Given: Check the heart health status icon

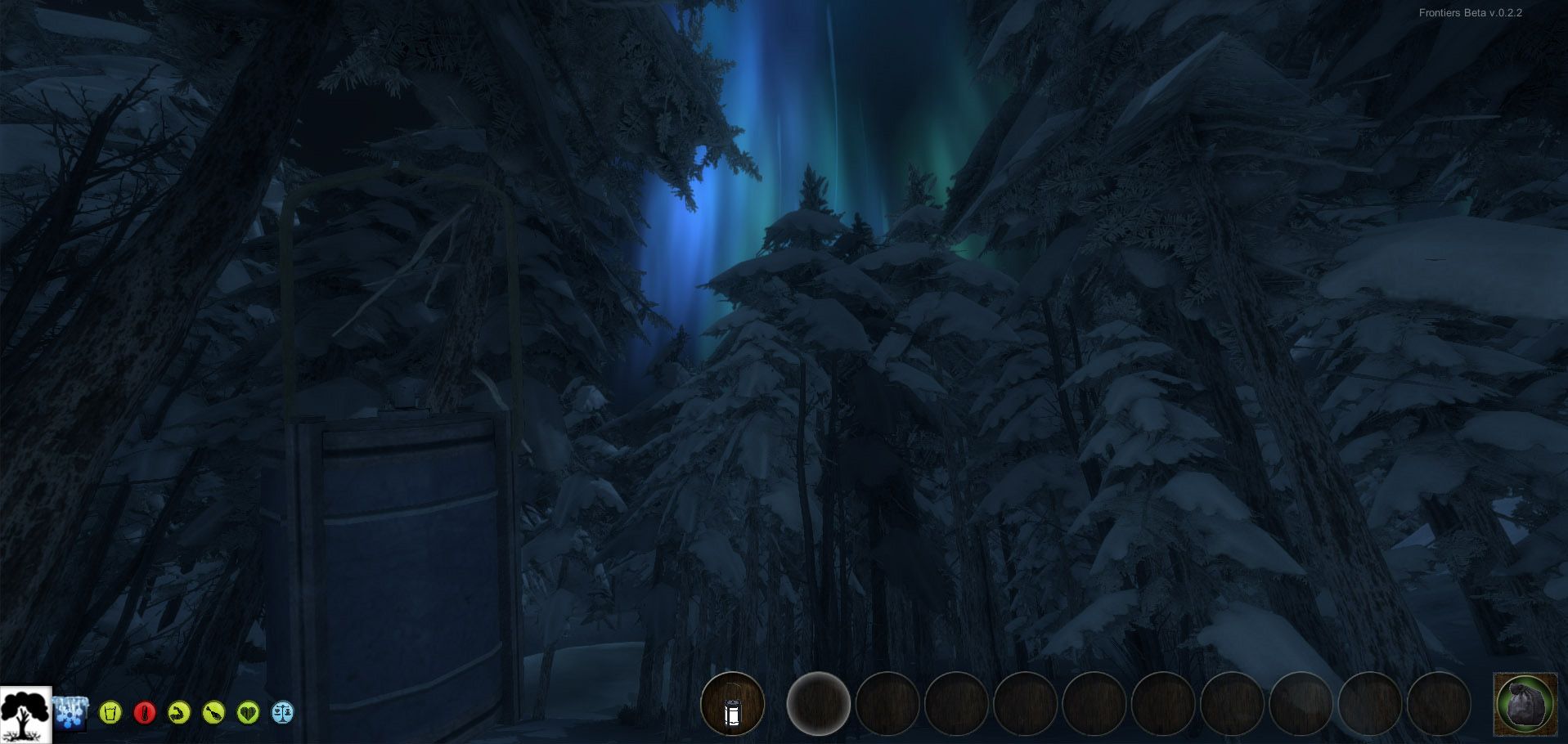Looking at the screenshot, I should [248, 713].
